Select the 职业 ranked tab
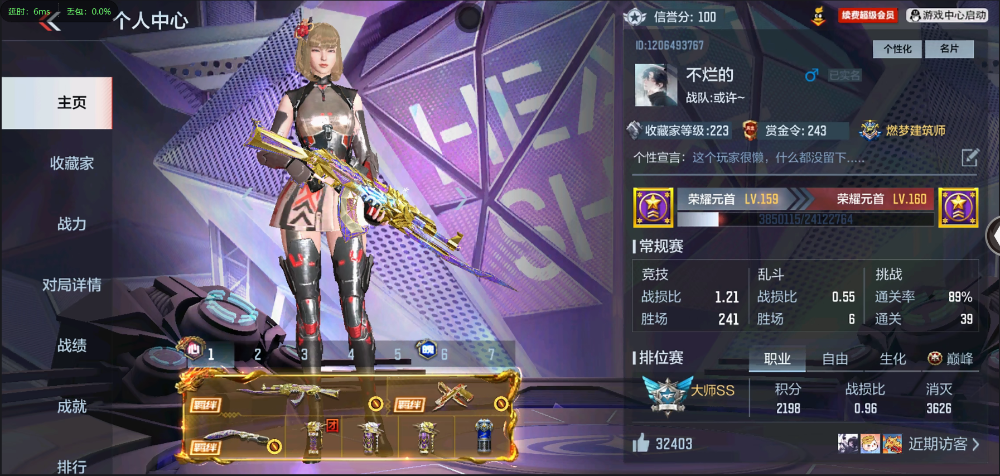 tap(777, 359)
